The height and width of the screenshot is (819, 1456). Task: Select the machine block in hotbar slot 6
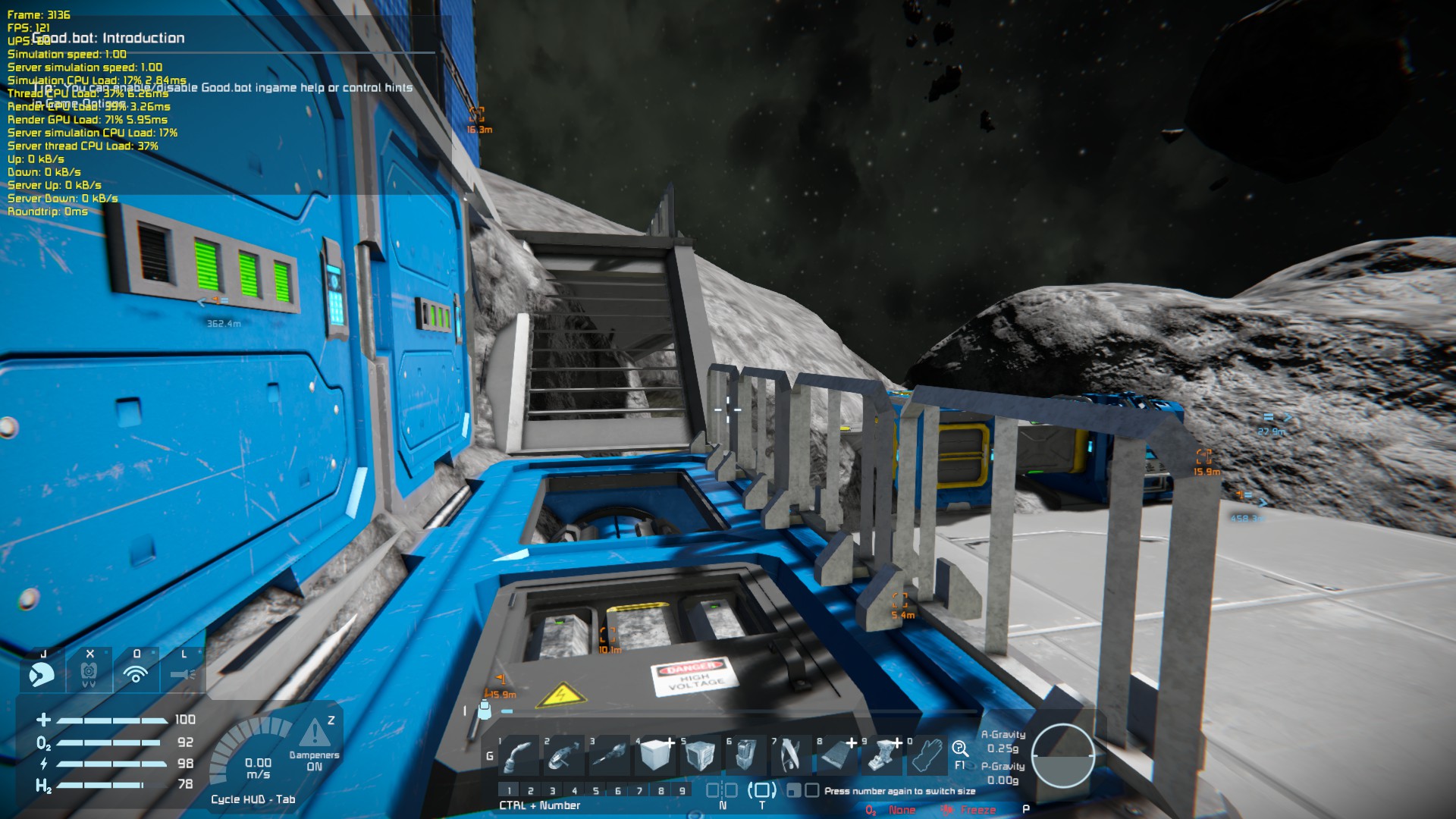point(745,755)
